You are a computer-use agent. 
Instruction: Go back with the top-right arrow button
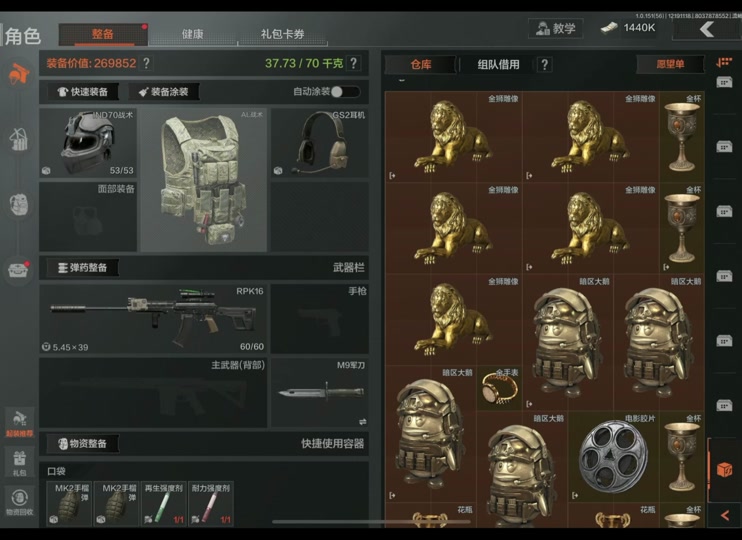pyautogui.click(x=707, y=29)
